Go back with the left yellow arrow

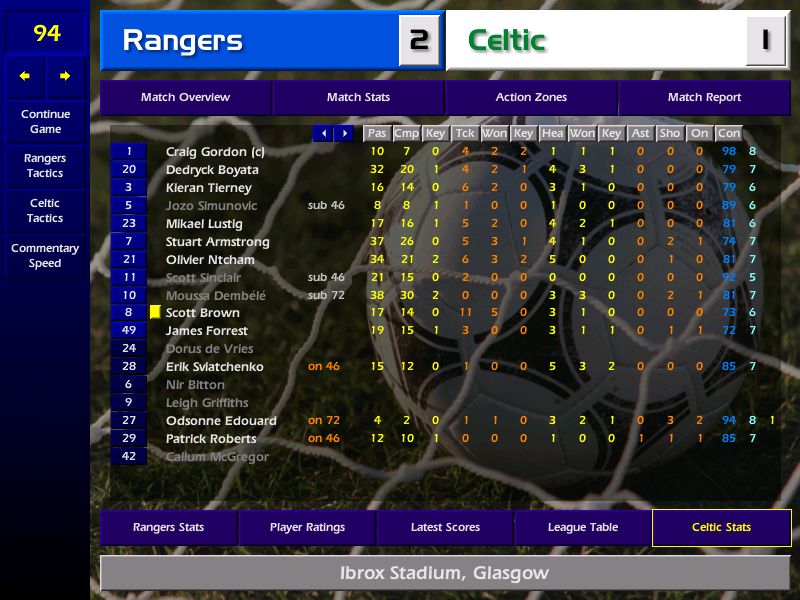(25, 76)
